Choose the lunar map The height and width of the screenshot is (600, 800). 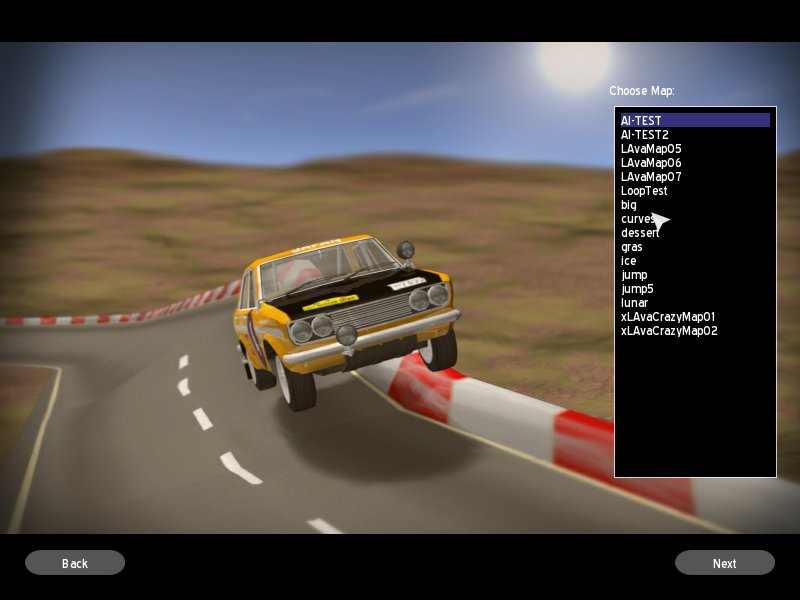pyautogui.click(x=634, y=303)
